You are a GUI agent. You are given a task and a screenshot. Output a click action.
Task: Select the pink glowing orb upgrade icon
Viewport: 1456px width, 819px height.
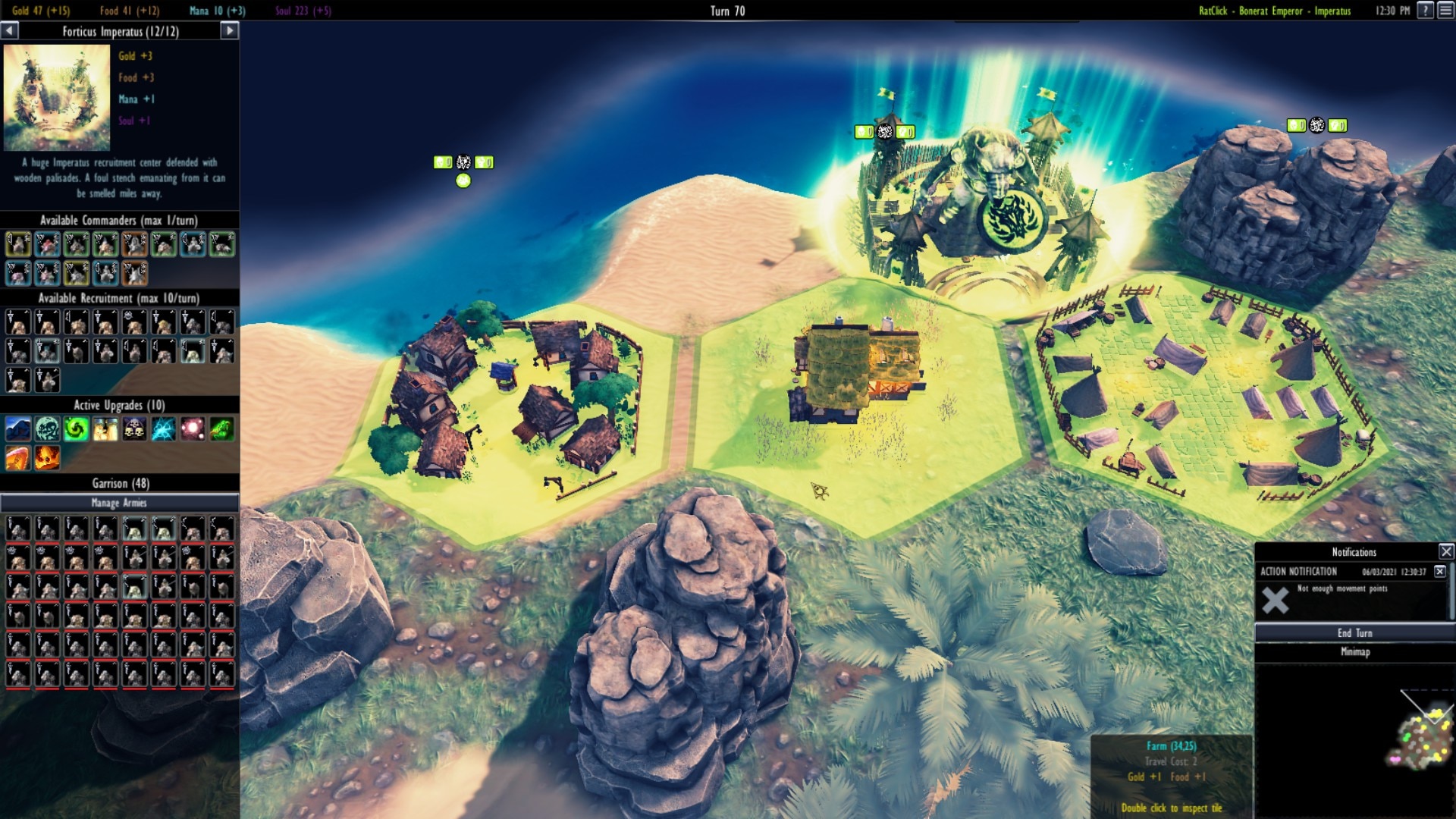(x=193, y=429)
